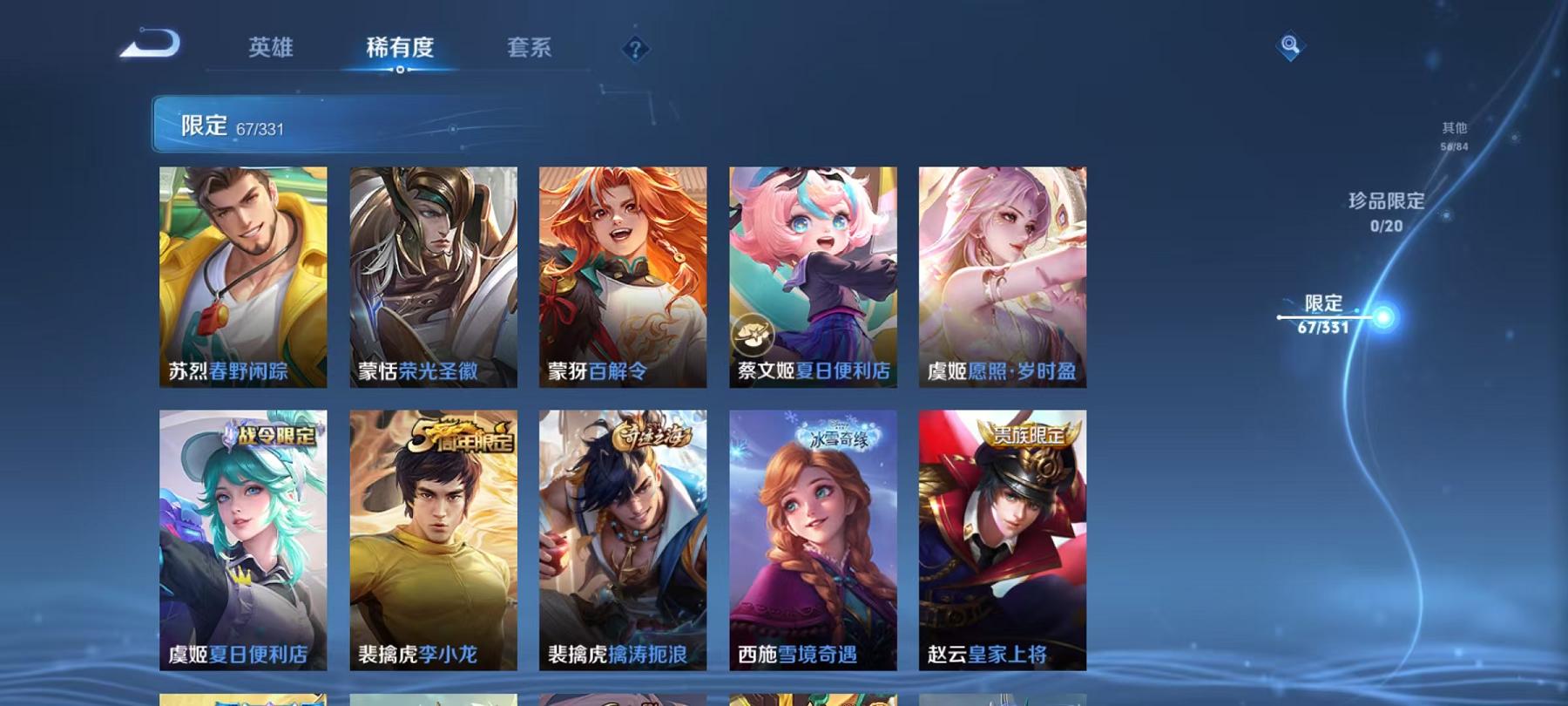Open the help question-mark icon
Image resolution: width=1568 pixels, height=706 pixels.
634,50
